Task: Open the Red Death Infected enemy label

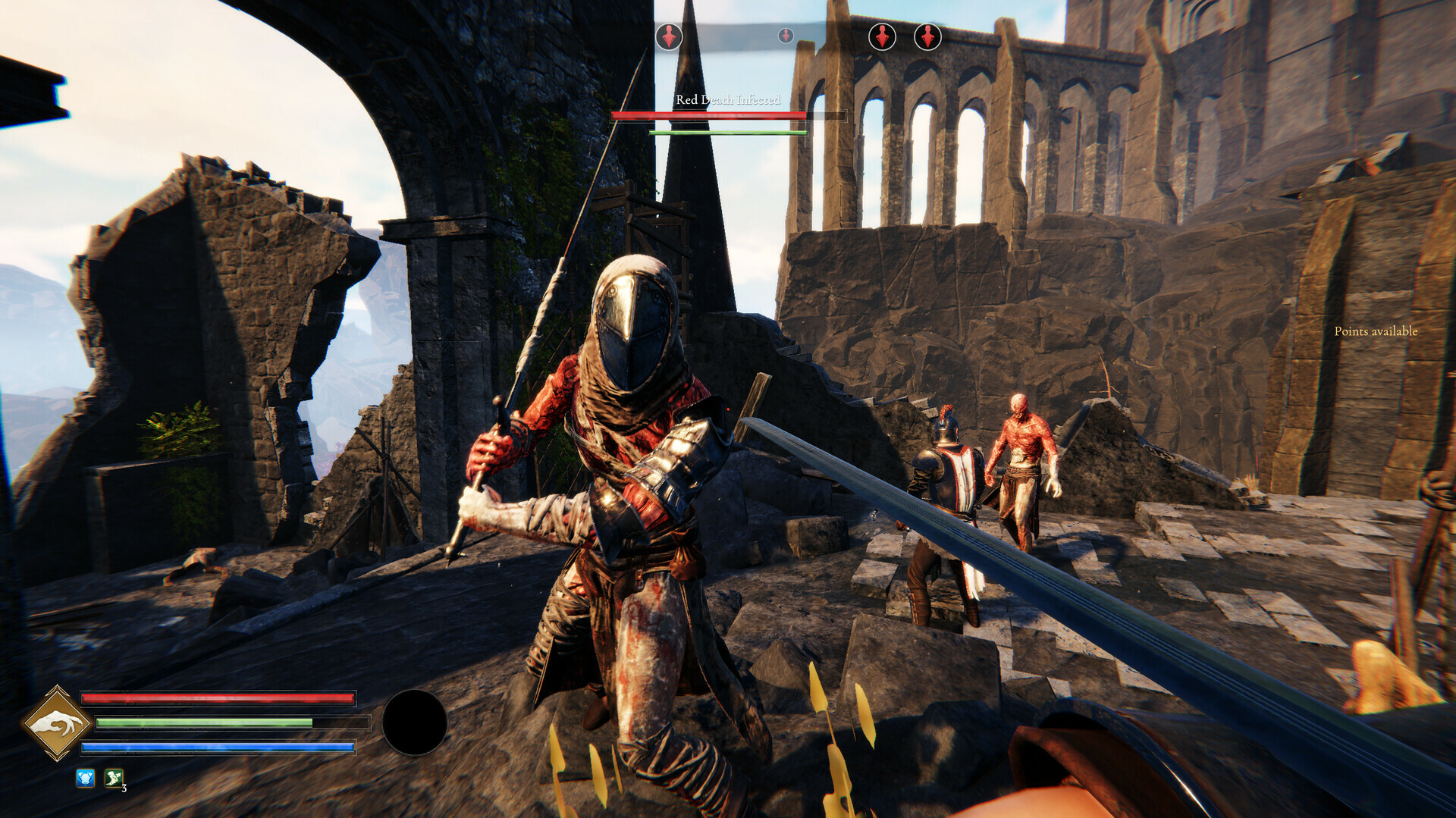Action: point(727,99)
